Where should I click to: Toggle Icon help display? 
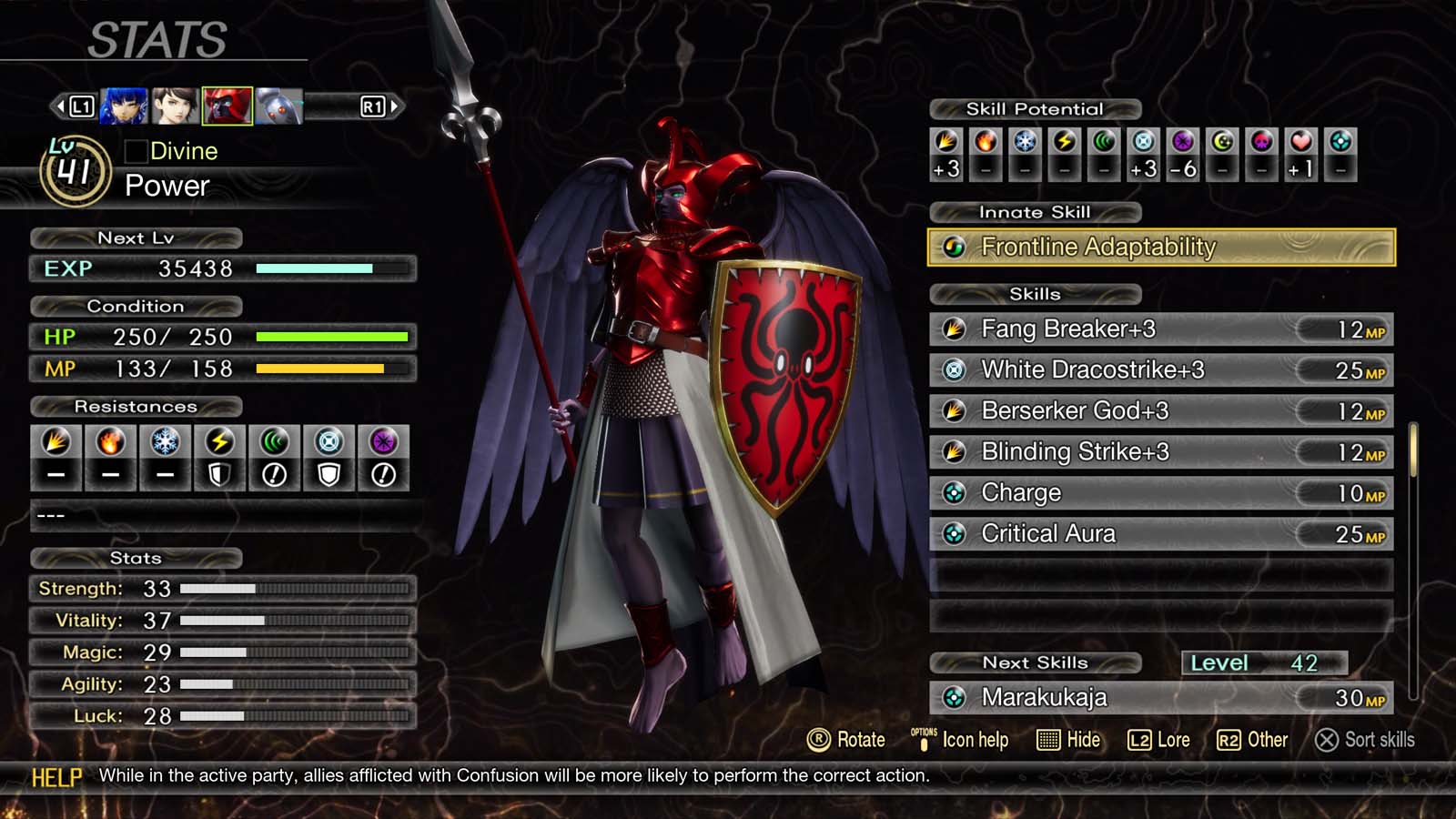(965, 740)
